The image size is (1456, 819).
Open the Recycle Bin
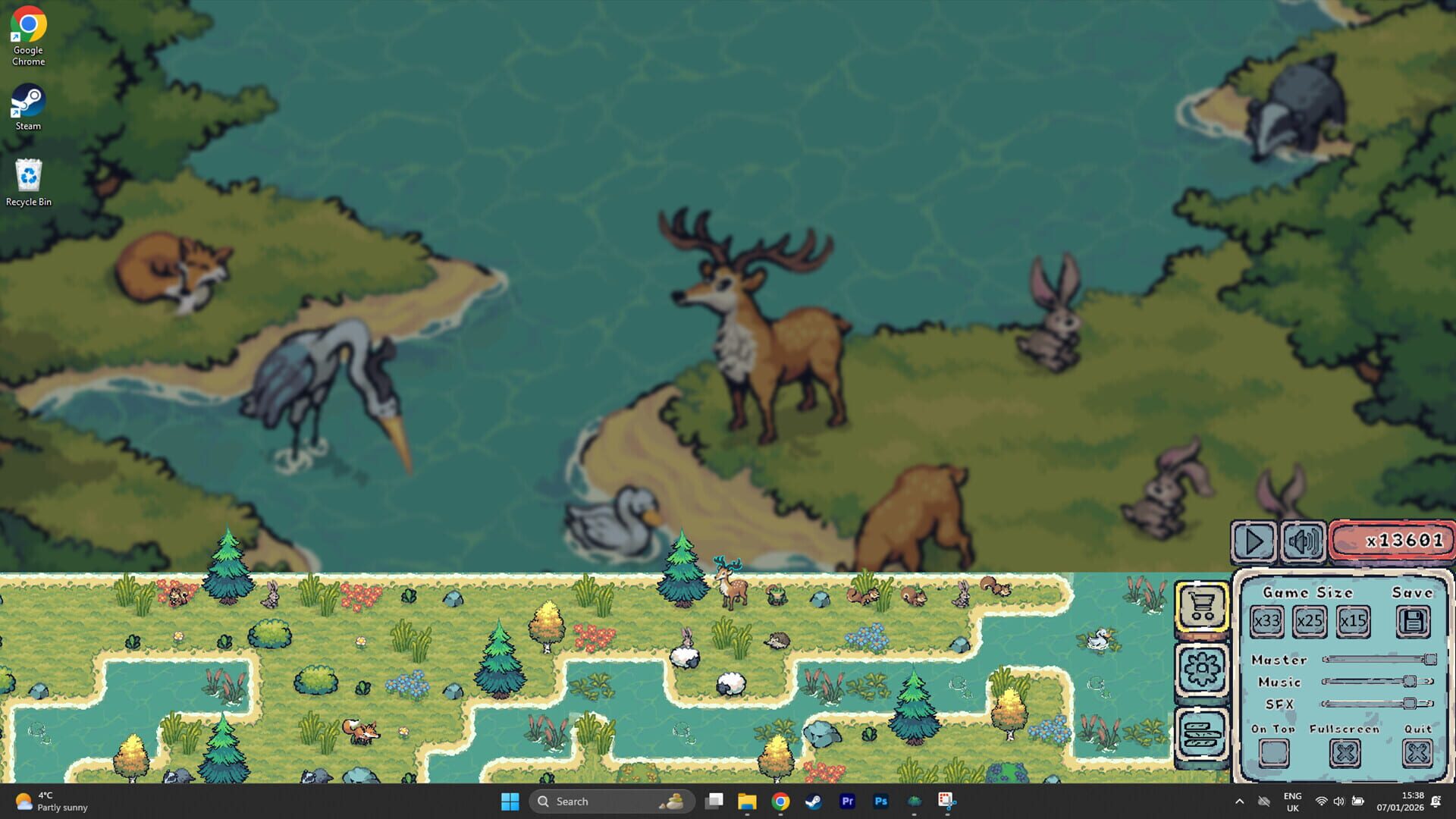pyautogui.click(x=28, y=174)
